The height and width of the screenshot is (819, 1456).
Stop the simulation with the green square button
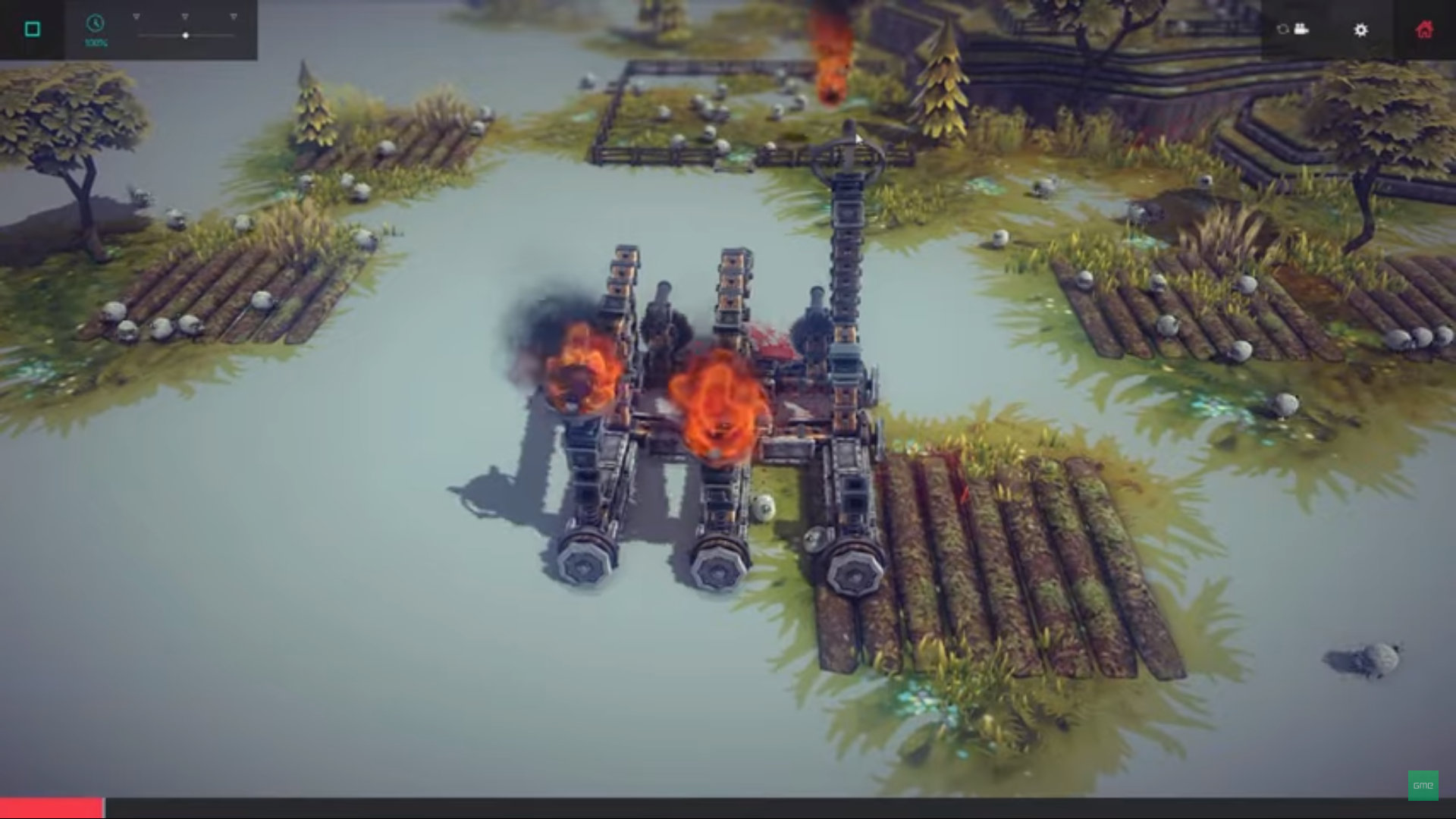pos(32,29)
